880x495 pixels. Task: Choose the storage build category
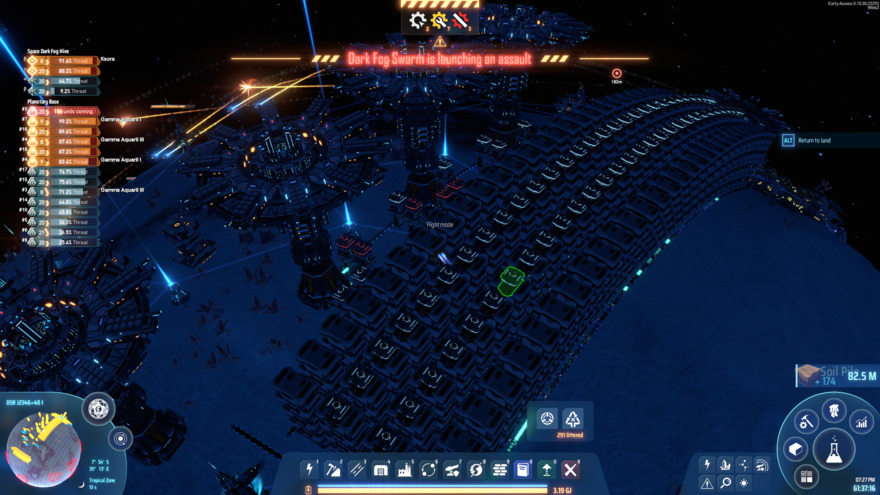[x=381, y=469]
